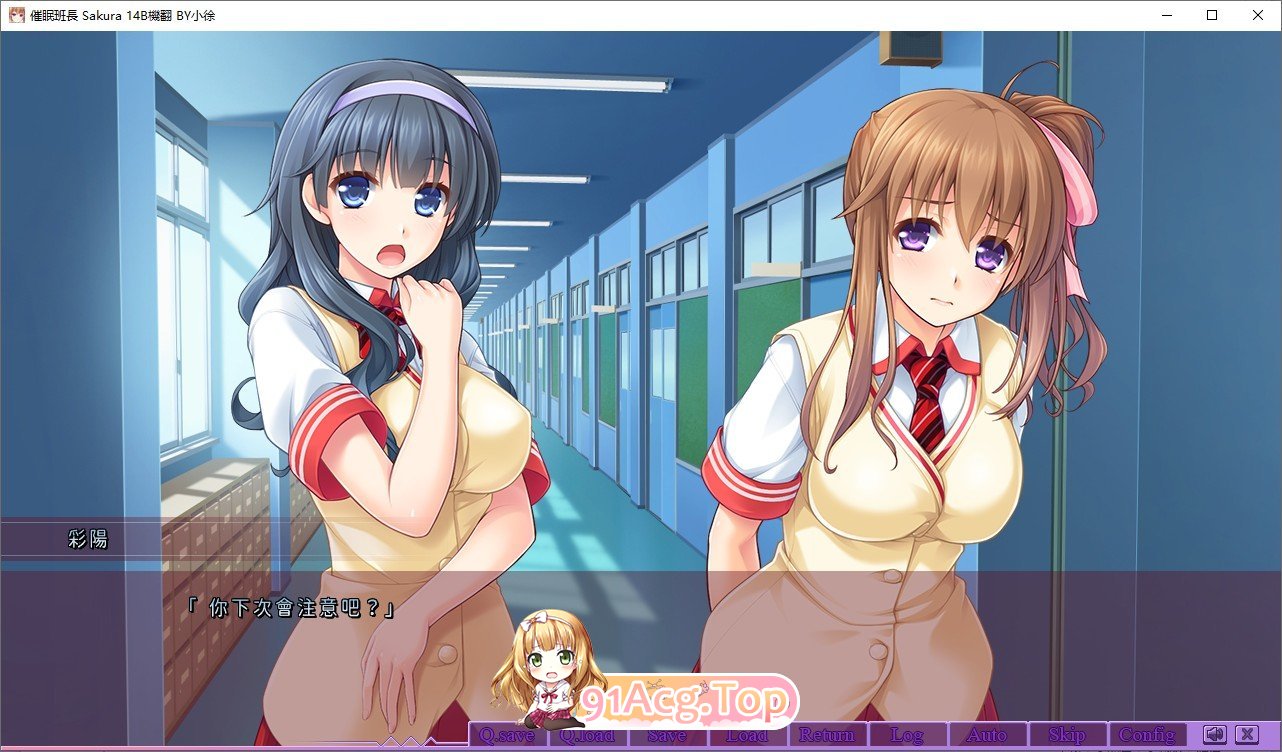
Task: Mute game audio with the speaker icon
Action: click(1216, 733)
